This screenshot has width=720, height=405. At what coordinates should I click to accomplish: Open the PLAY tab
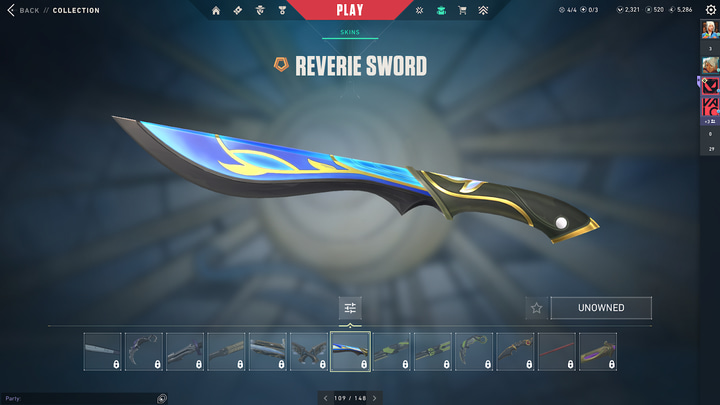pyautogui.click(x=350, y=10)
